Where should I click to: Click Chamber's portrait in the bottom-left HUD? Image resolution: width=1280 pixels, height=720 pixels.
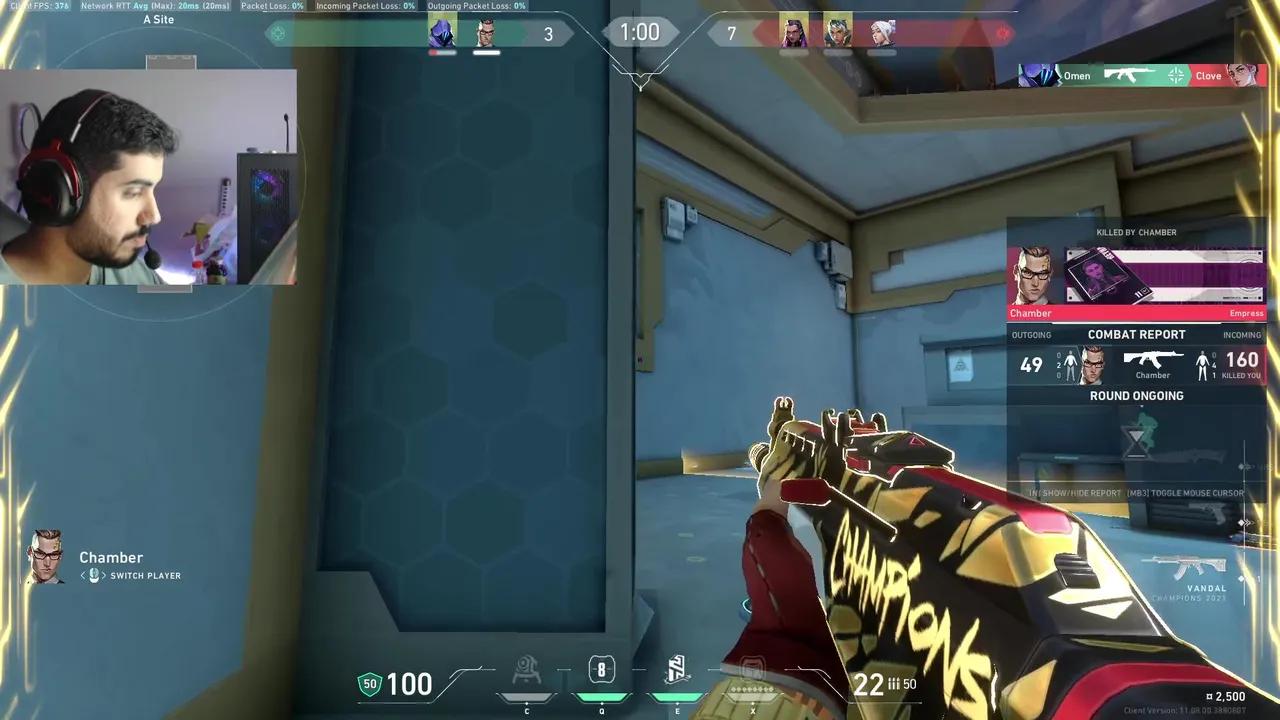pos(45,558)
